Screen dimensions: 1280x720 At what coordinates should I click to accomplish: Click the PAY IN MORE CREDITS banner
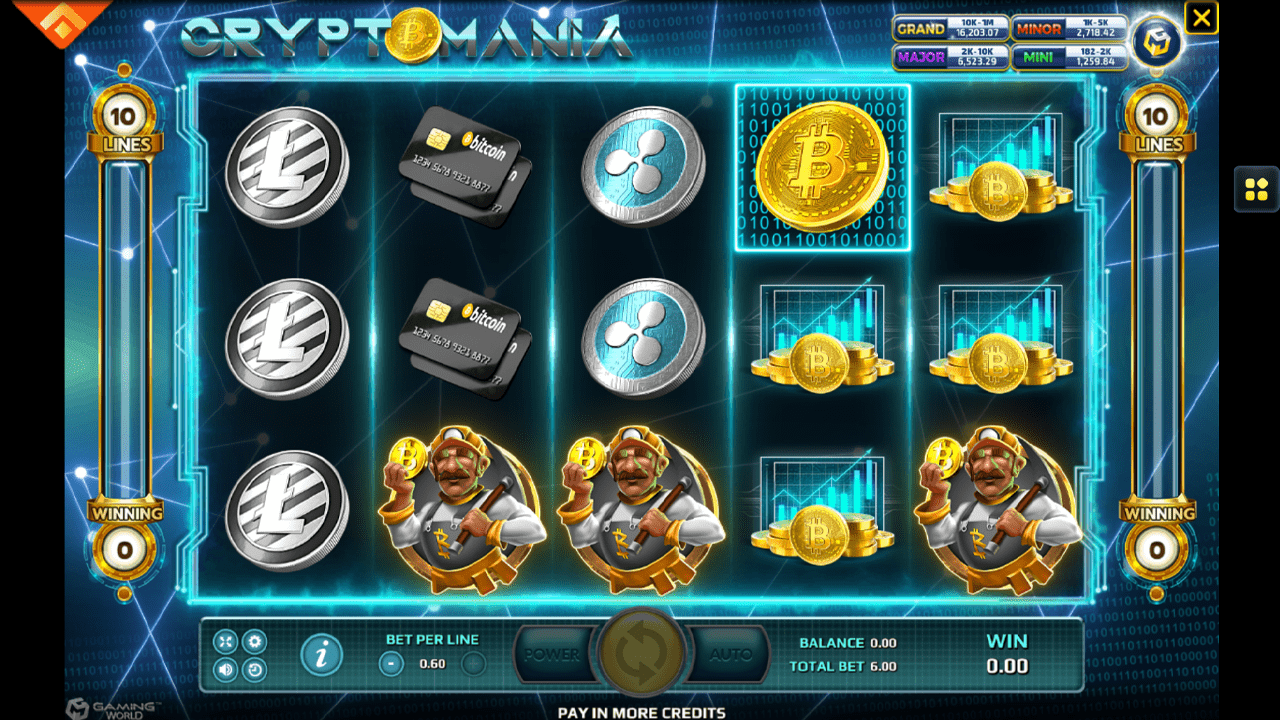coord(640,711)
